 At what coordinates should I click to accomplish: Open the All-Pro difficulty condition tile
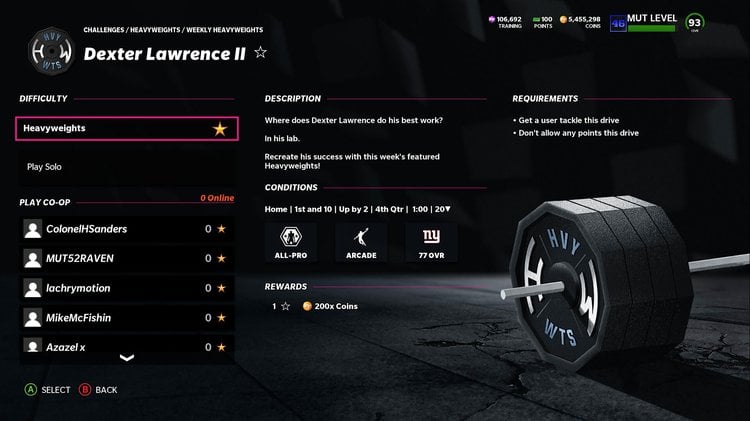(x=291, y=243)
